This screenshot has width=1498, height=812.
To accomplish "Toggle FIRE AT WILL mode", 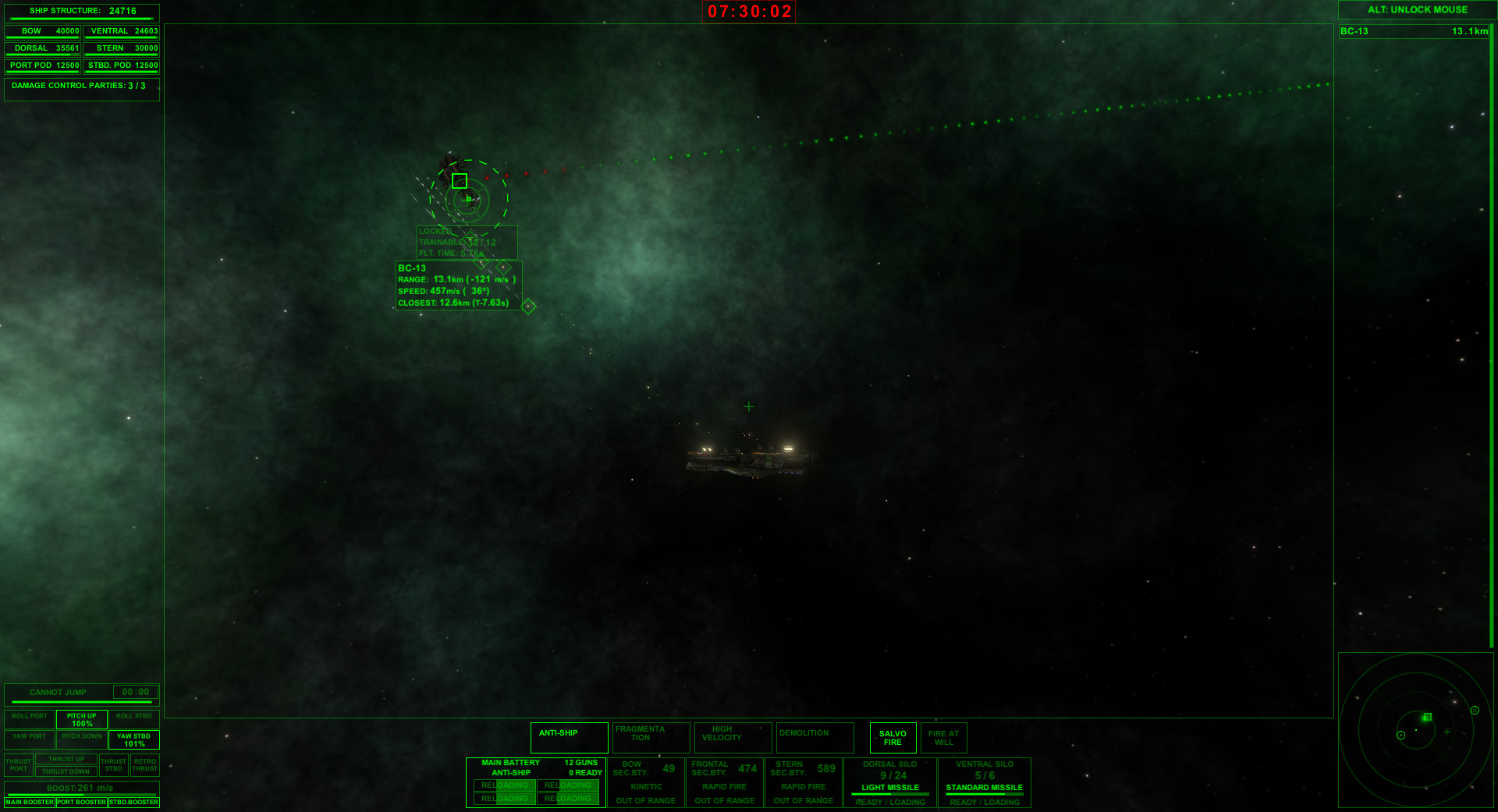I will (944, 736).
